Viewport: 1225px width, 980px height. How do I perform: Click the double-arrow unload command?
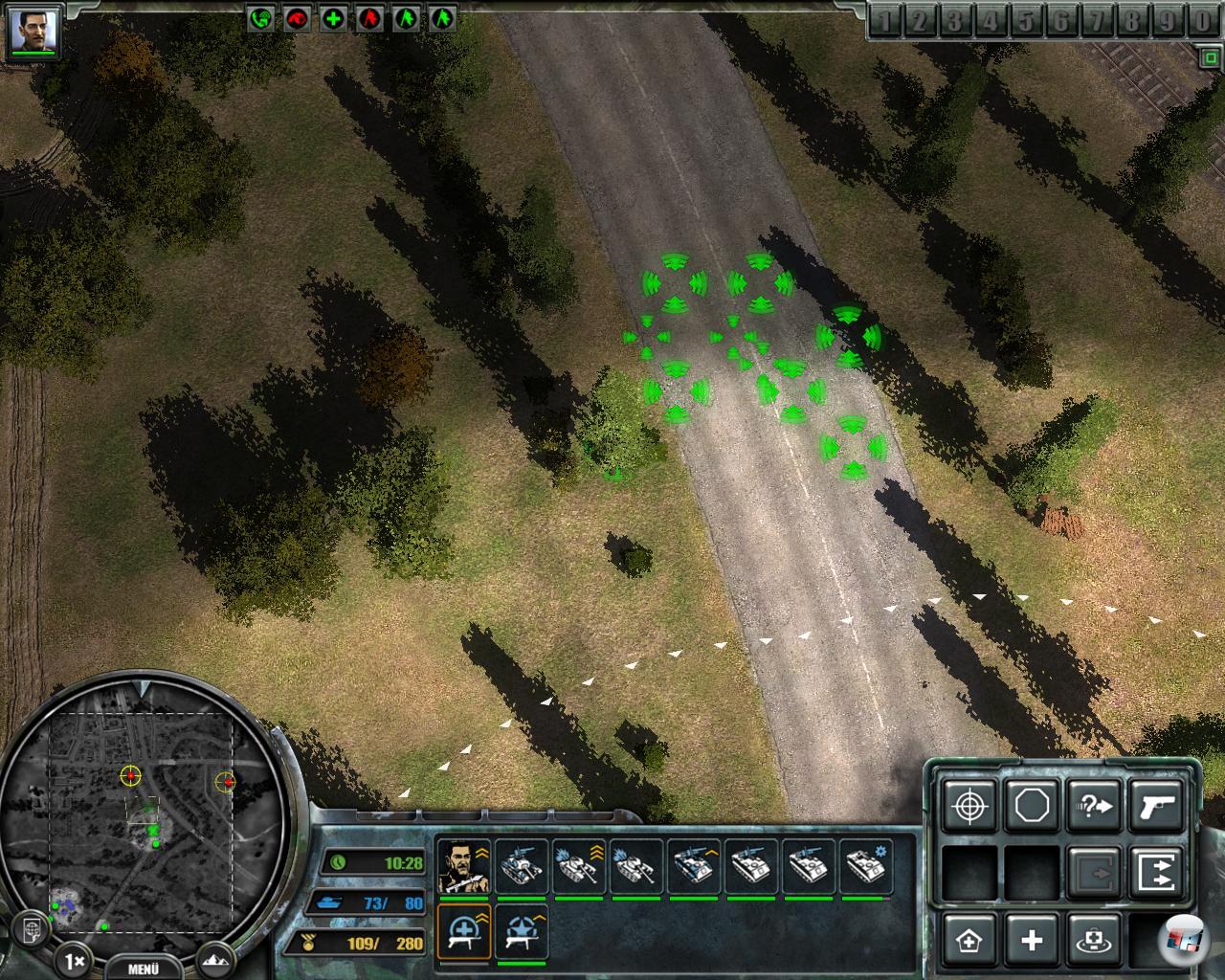click(1156, 871)
